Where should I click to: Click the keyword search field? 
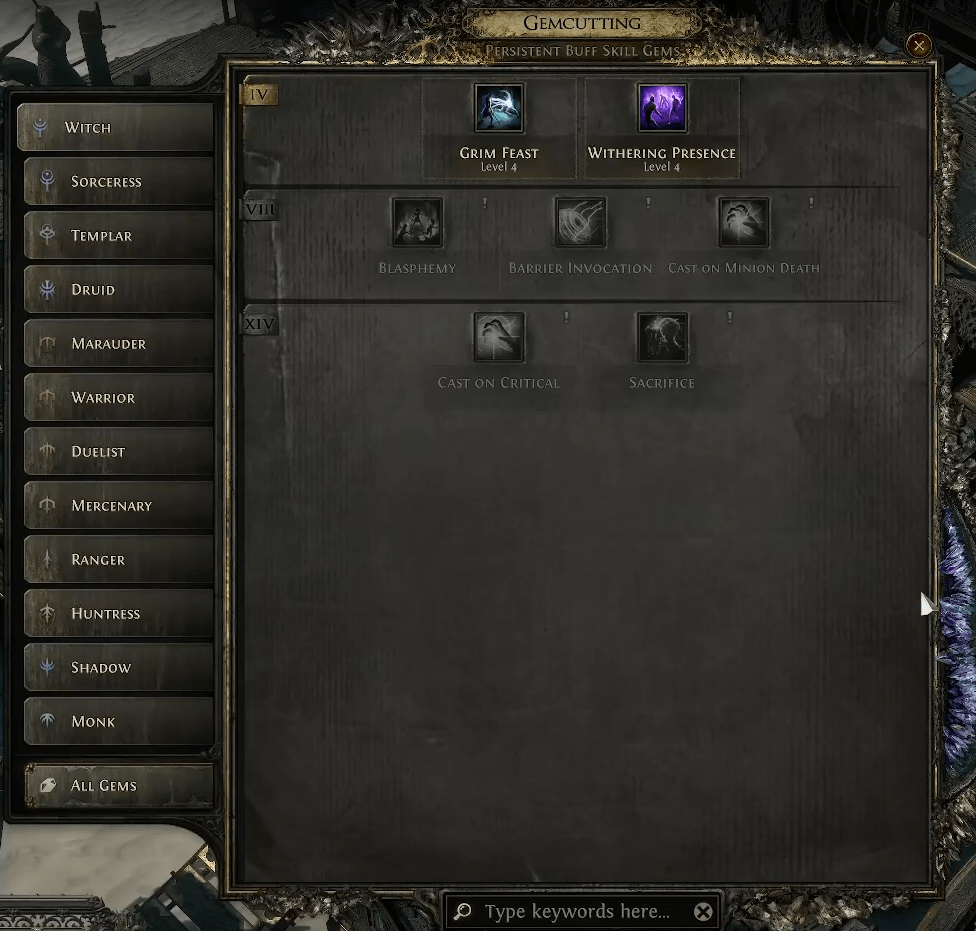click(x=577, y=912)
